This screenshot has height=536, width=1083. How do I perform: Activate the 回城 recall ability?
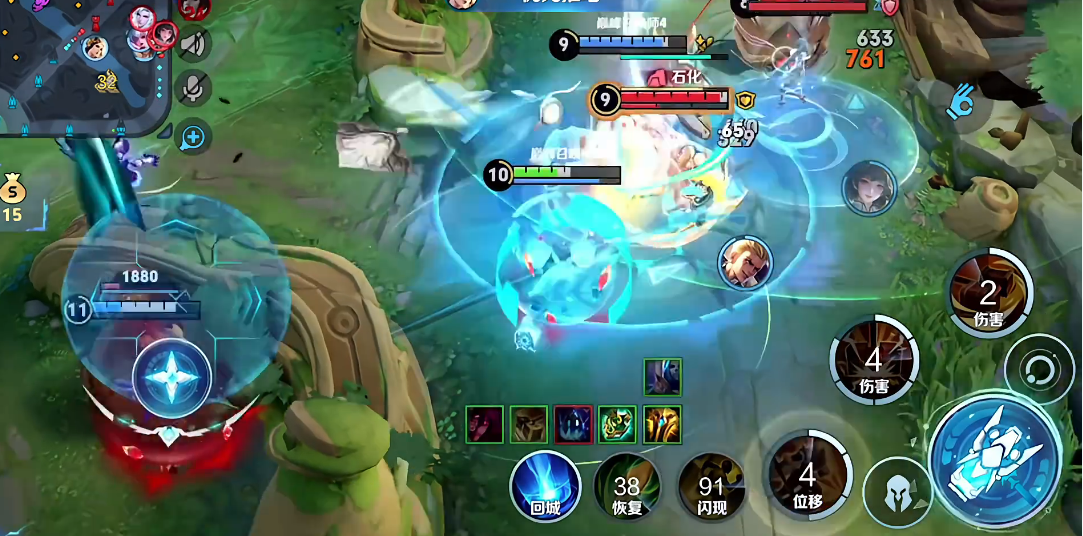coord(545,487)
